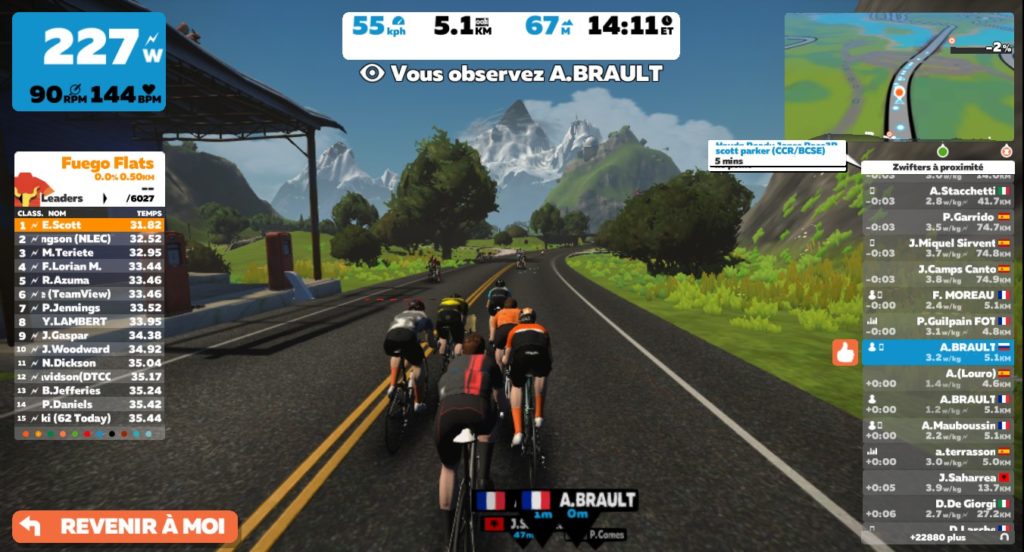1024x552 pixels.
Task: Give a Ride On with thumbs-up button
Action: click(x=845, y=352)
